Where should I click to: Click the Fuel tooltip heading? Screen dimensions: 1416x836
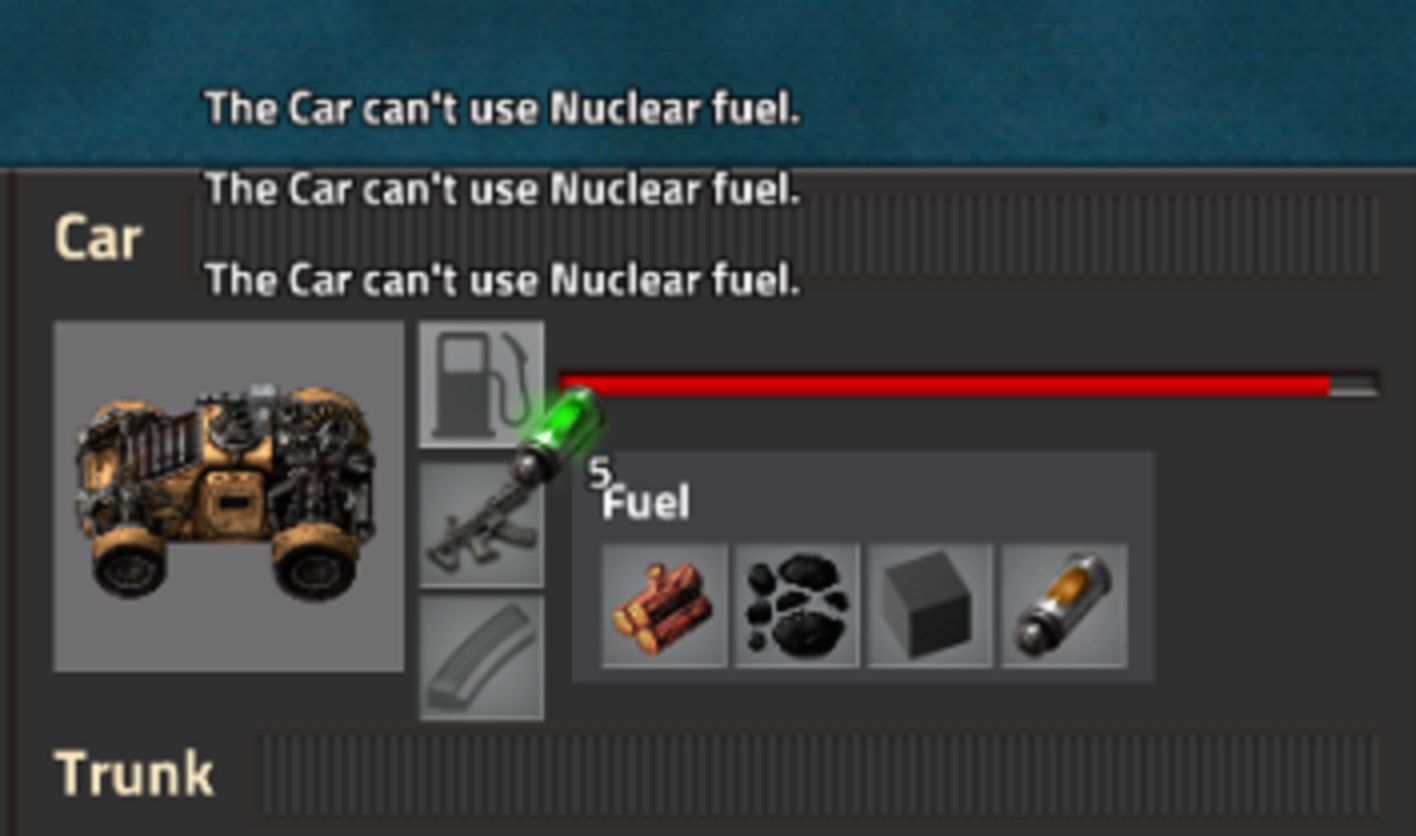pyautogui.click(x=644, y=503)
